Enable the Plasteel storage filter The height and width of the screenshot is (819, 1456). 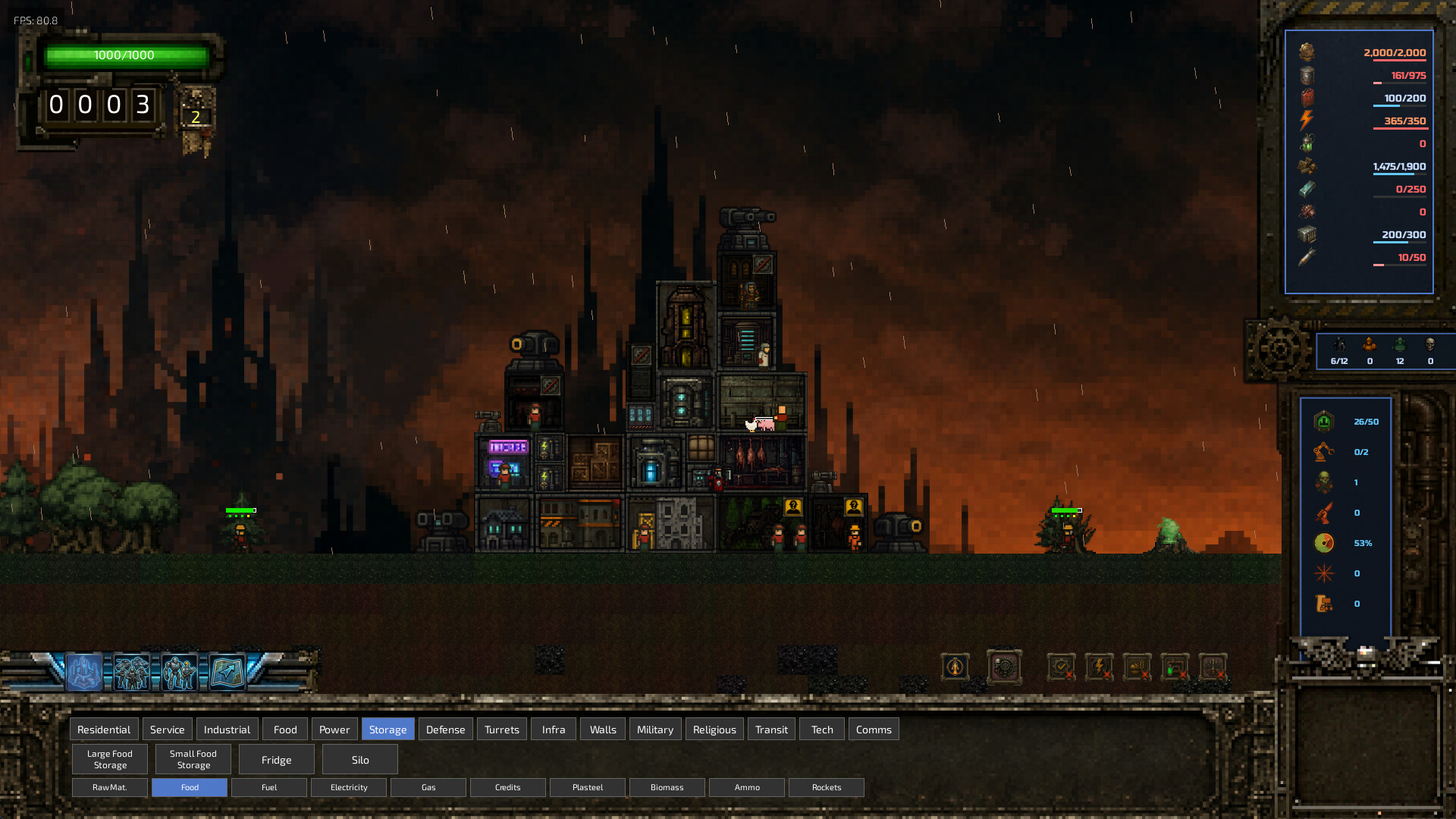click(587, 787)
